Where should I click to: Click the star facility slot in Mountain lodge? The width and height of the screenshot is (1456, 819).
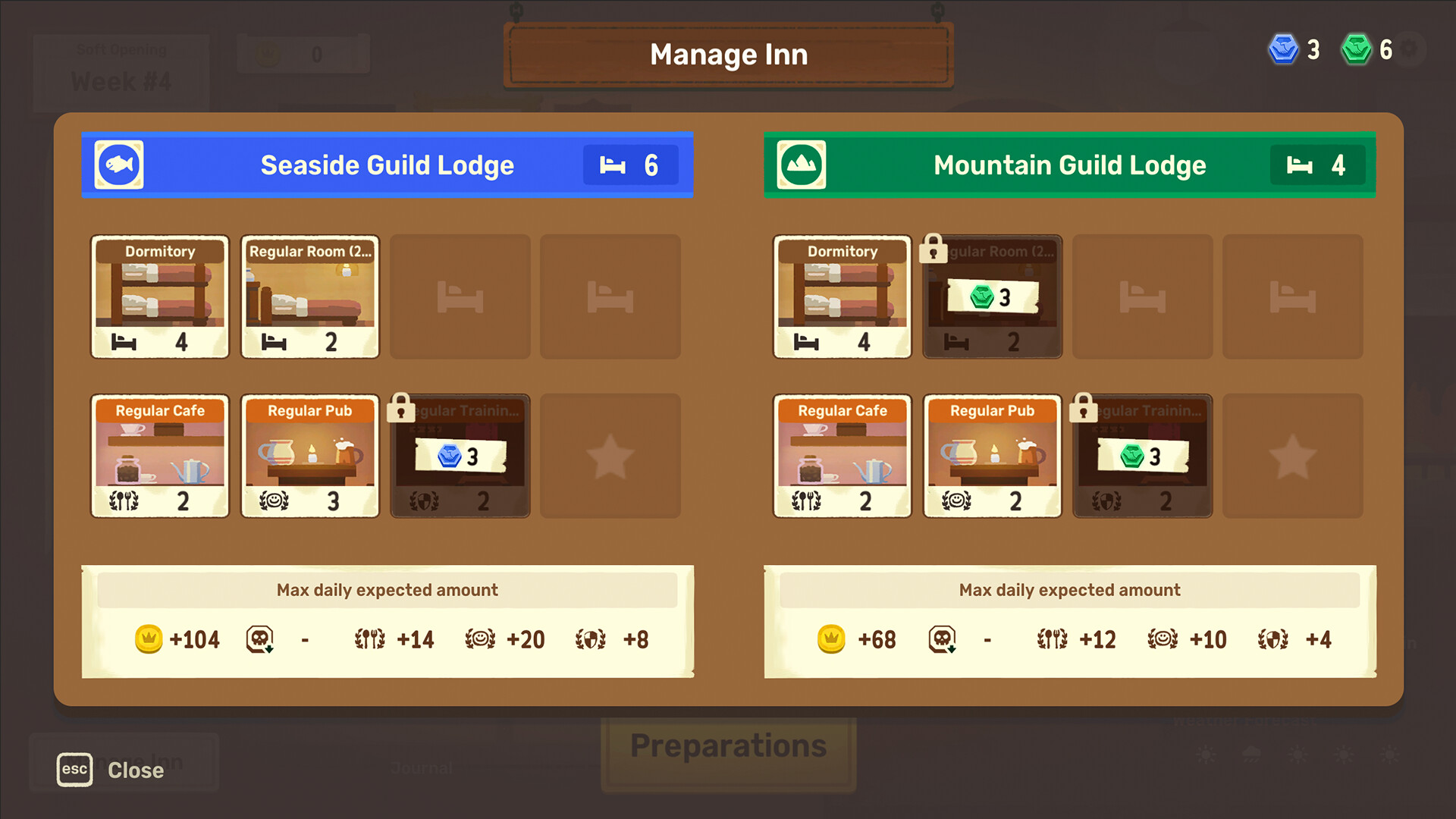[1292, 455]
